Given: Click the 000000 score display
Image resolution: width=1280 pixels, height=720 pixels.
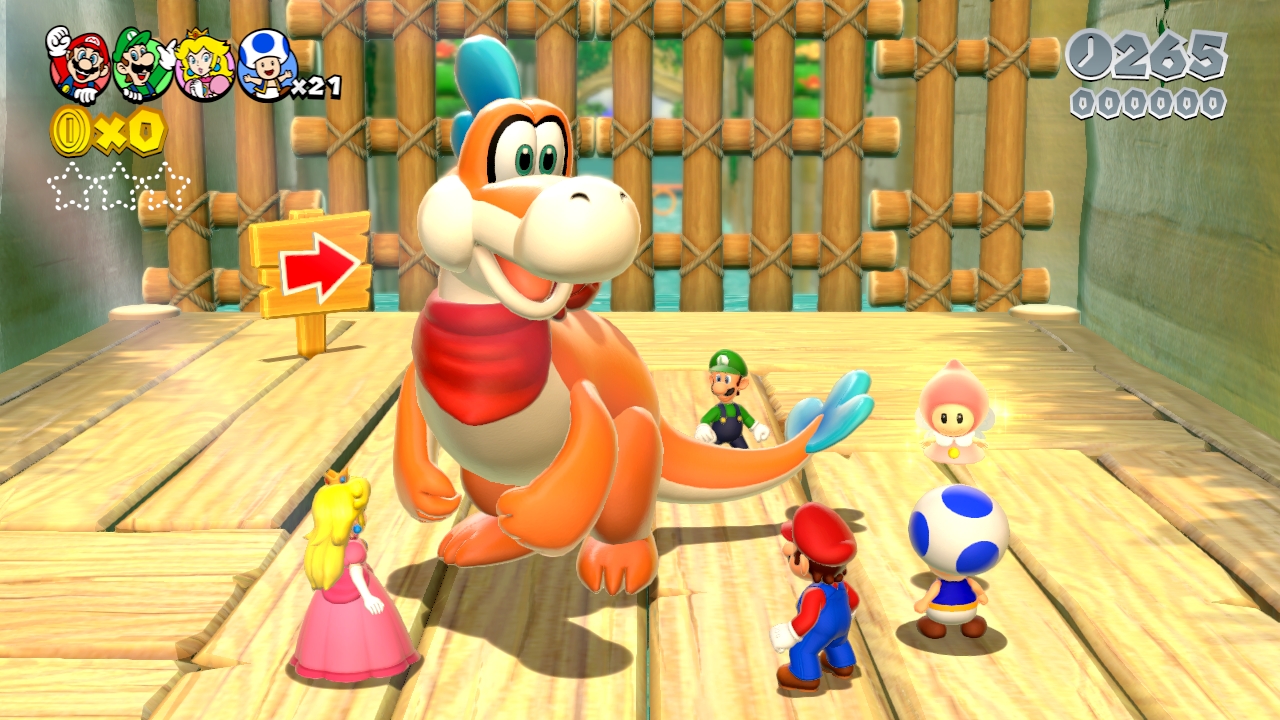Looking at the screenshot, I should coord(1145,103).
